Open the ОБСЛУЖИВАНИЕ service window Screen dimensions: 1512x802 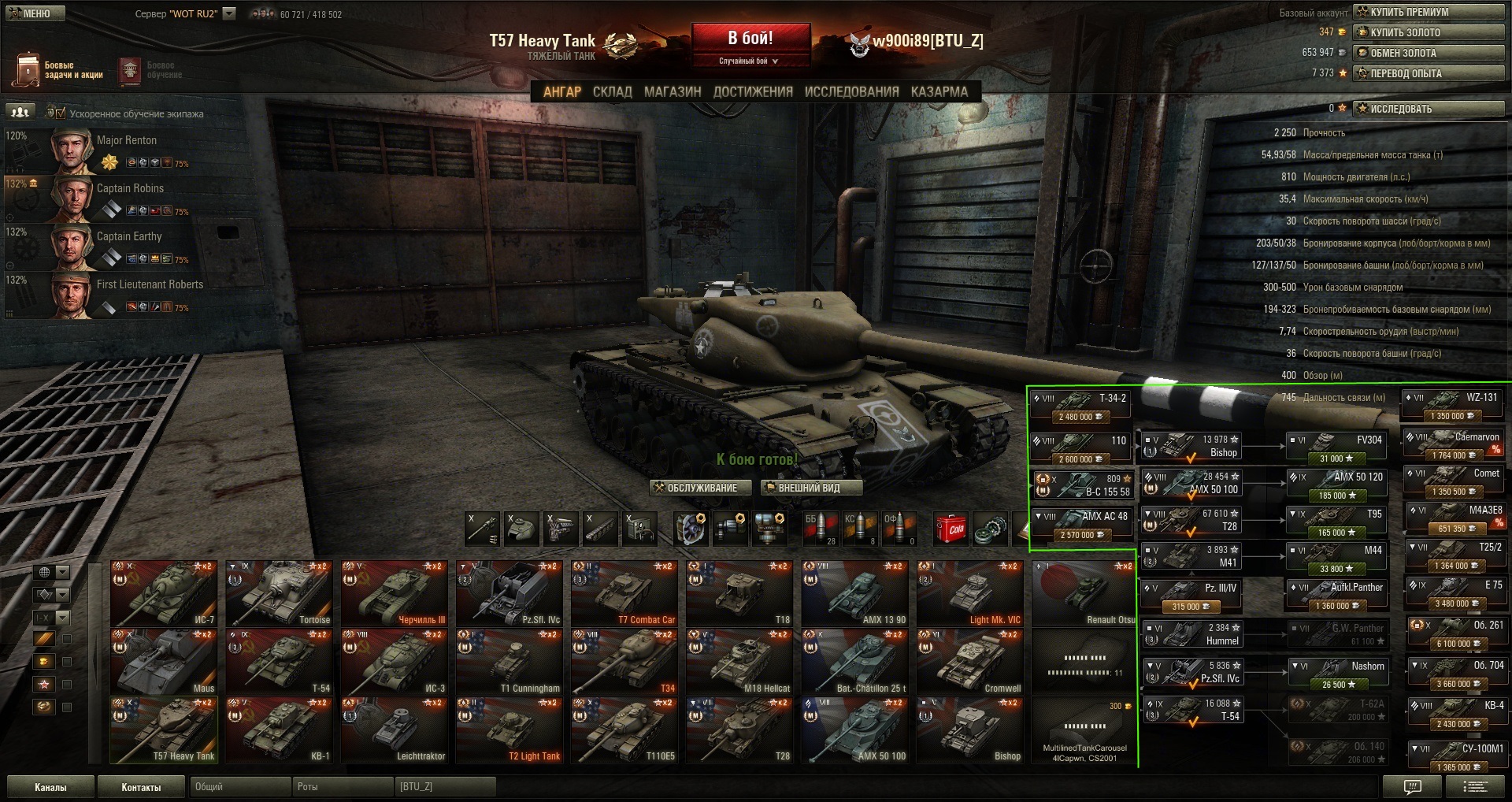pos(696,488)
